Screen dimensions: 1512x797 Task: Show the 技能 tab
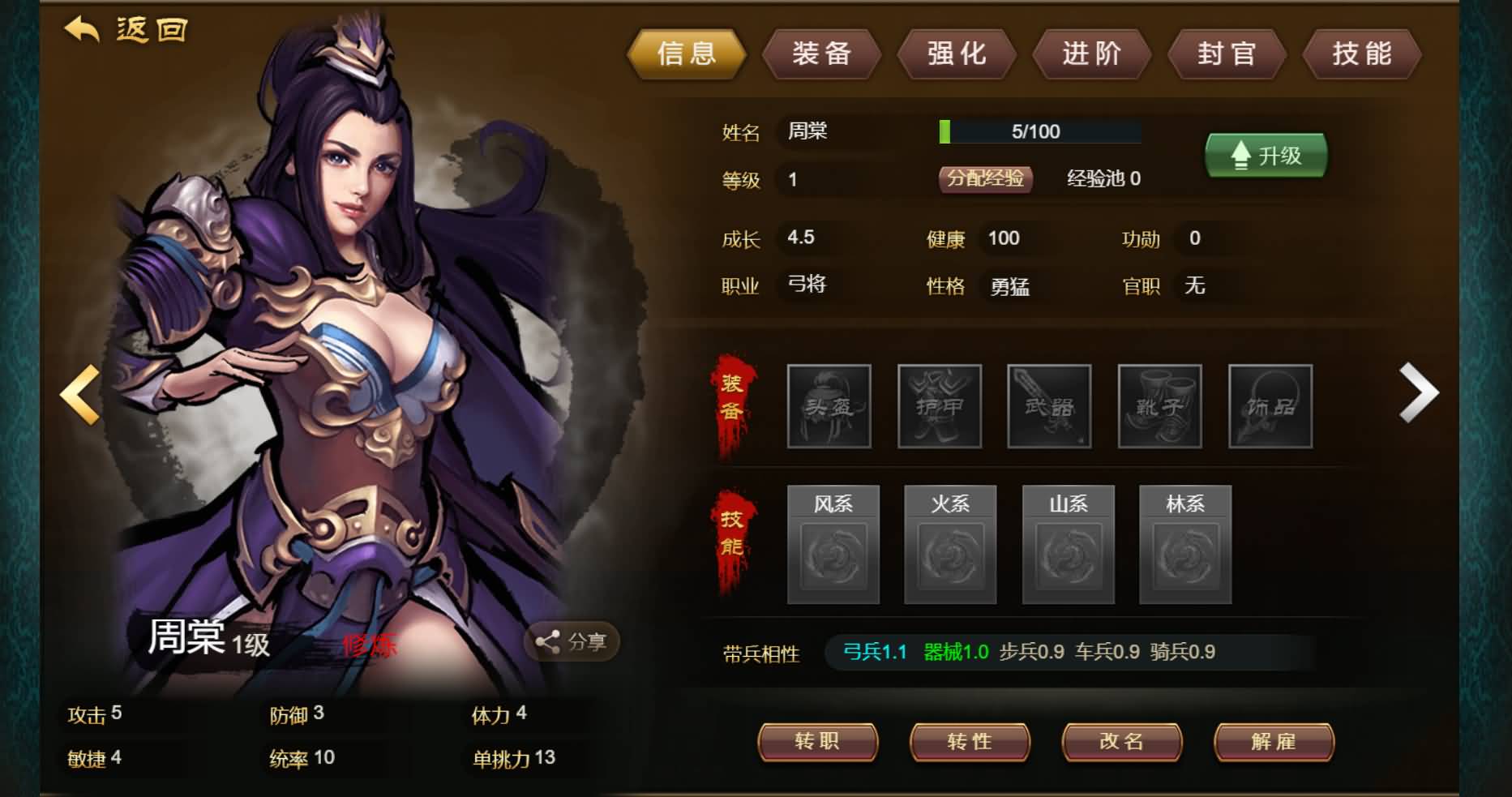(1362, 54)
